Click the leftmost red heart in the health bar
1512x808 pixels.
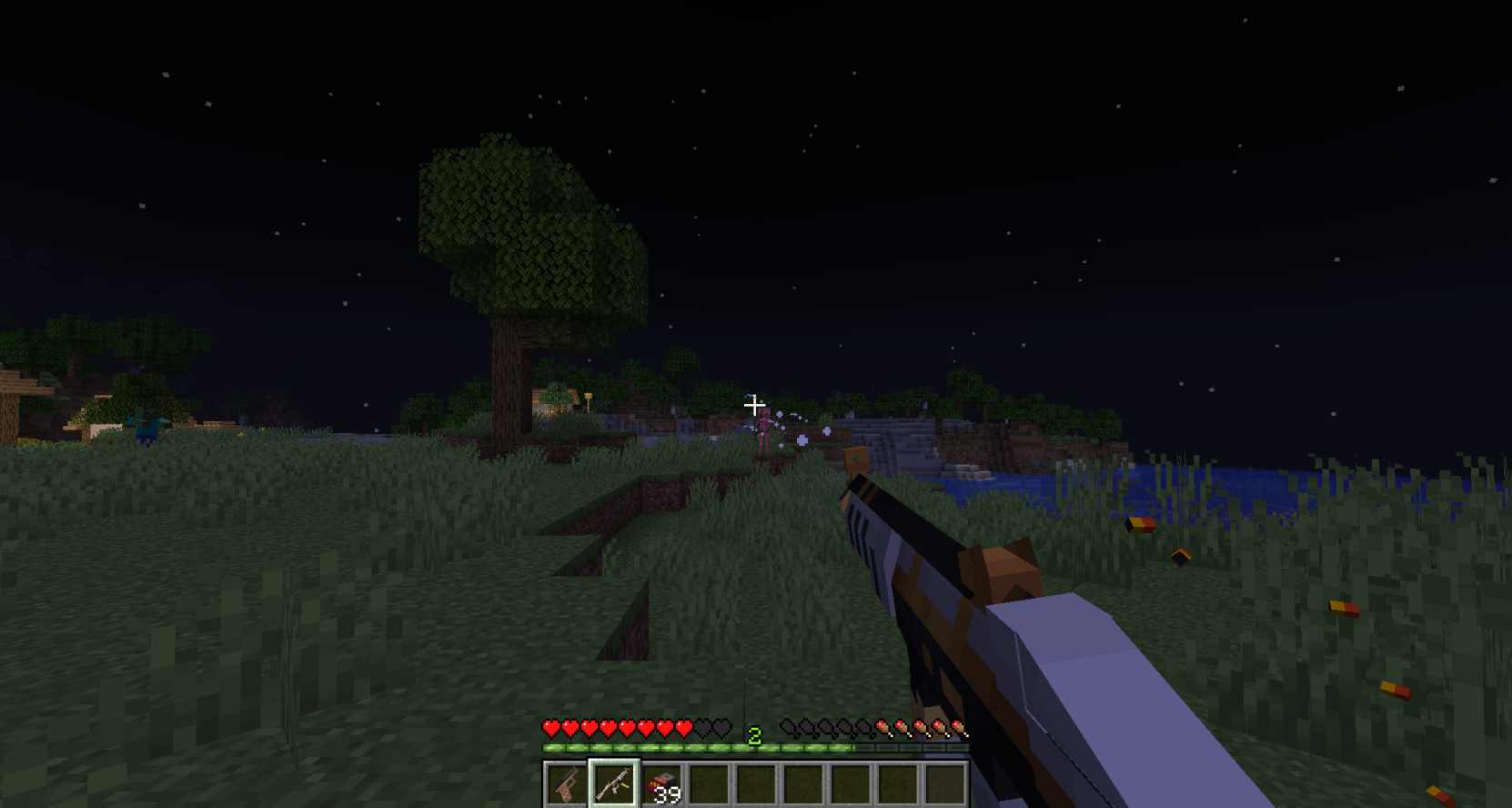[552, 729]
